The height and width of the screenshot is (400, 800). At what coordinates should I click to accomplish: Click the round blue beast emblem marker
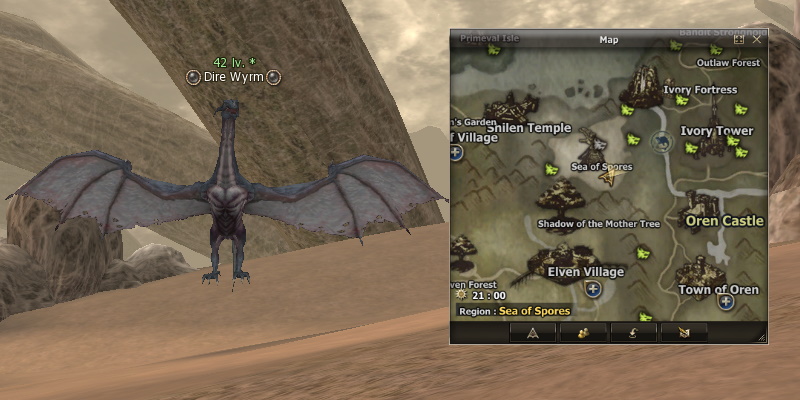point(661,143)
